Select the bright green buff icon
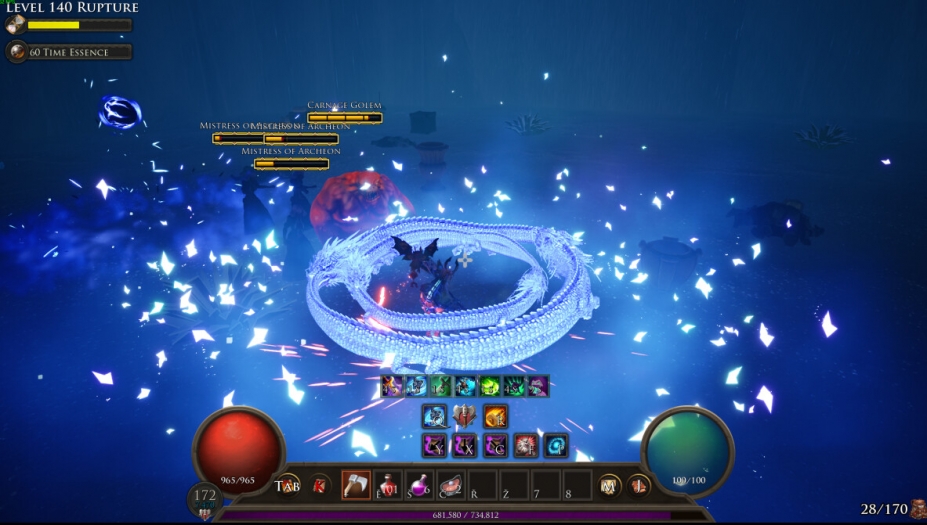This screenshot has width=927, height=525. tap(490, 386)
